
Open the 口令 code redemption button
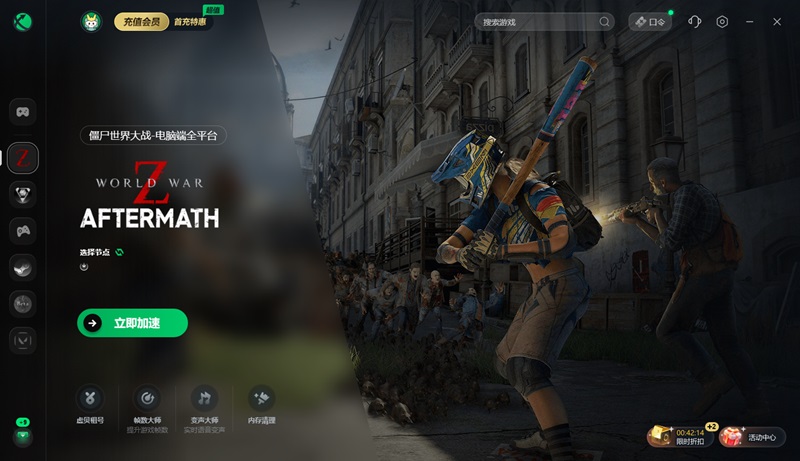(650, 21)
